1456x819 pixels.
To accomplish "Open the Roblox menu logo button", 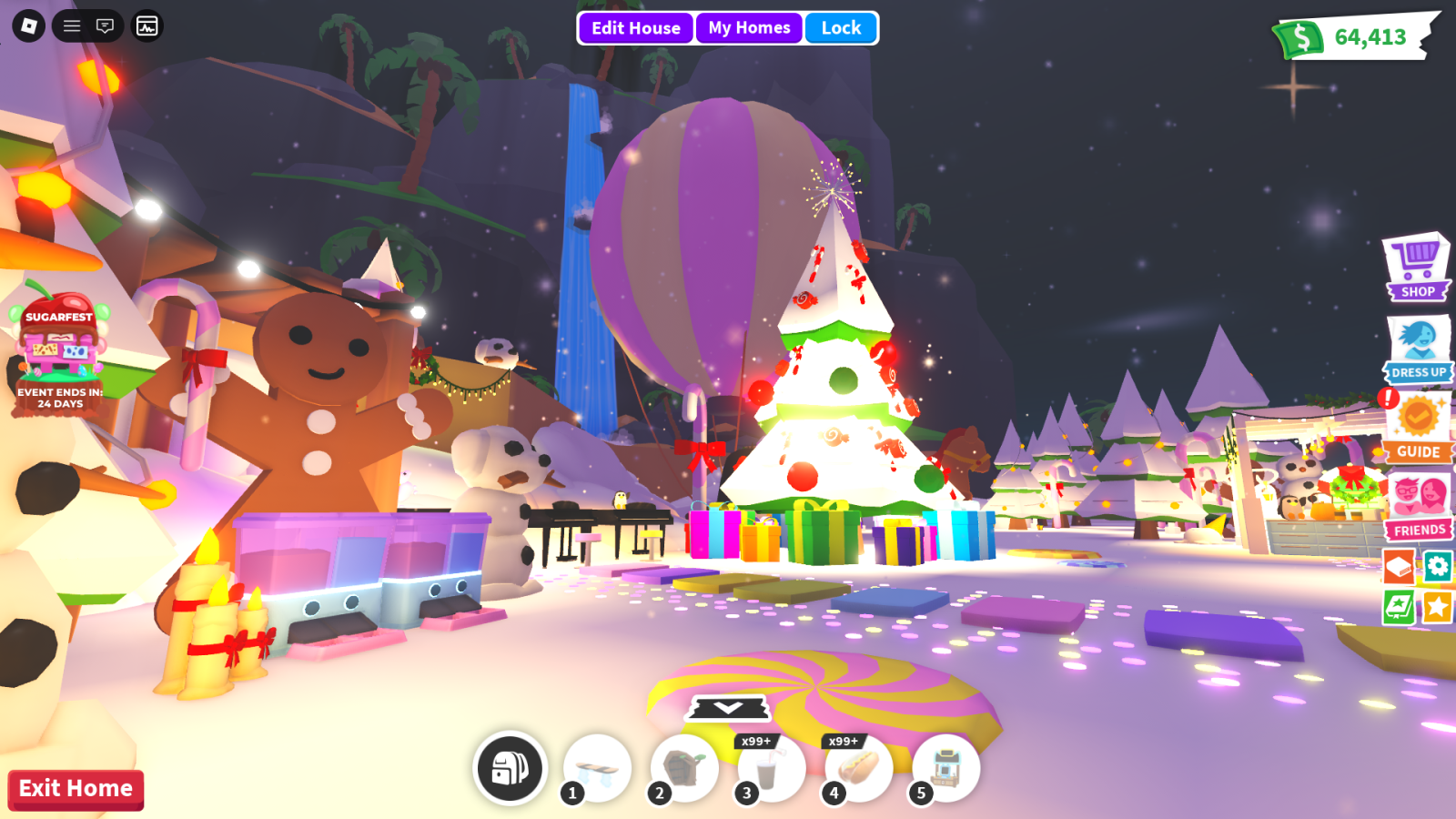I will (28, 26).
